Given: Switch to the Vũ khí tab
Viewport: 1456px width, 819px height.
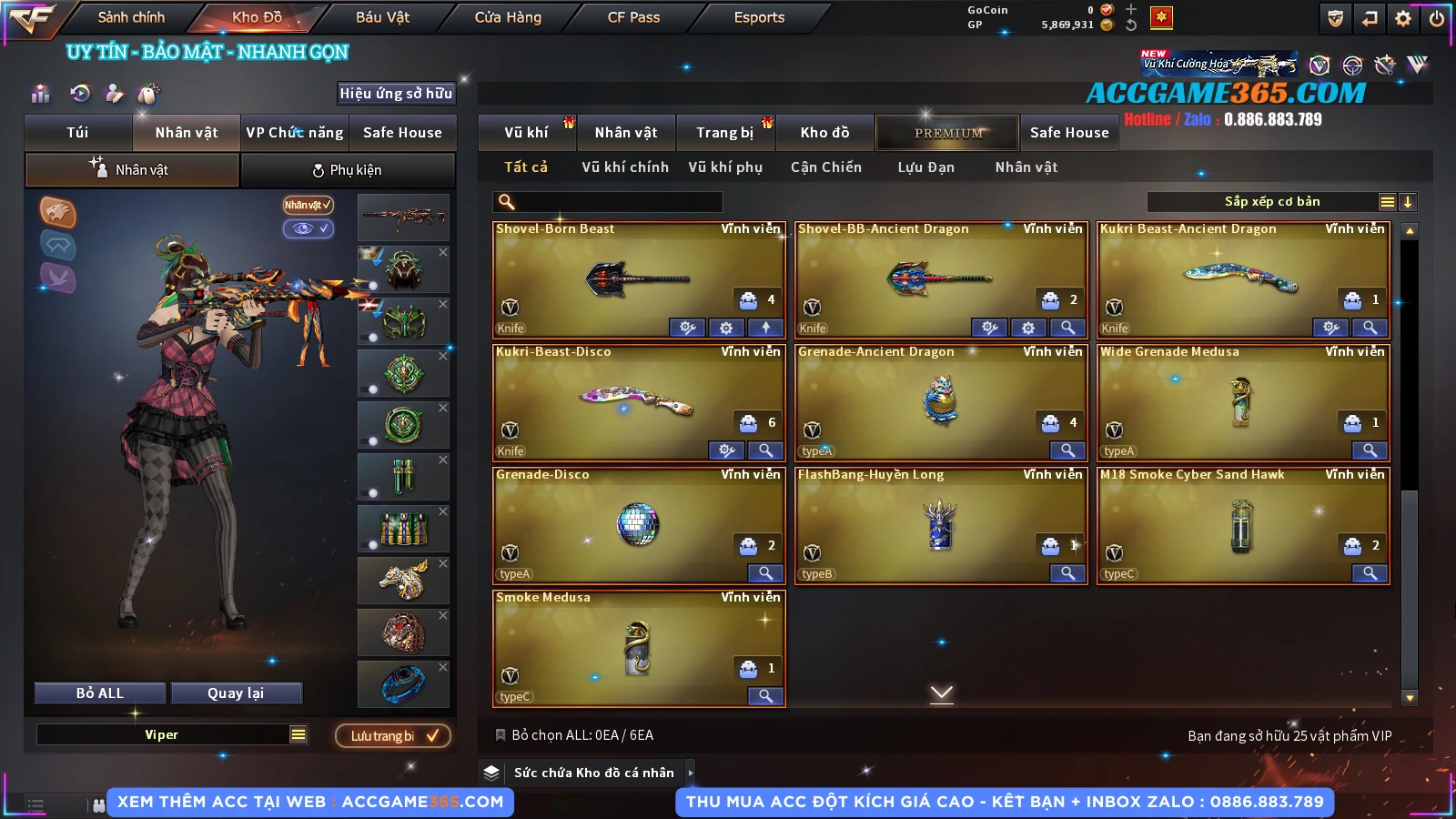Looking at the screenshot, I should [x=526, y=133].
